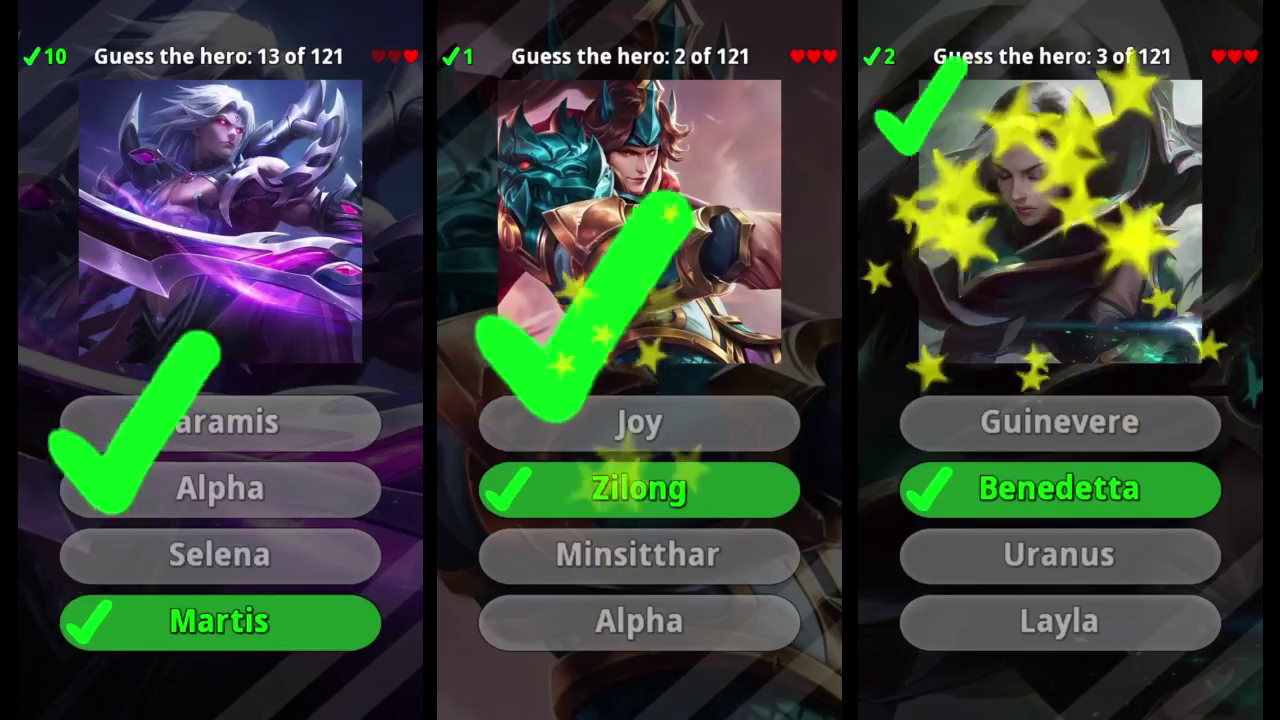Select Alpha in the middle quiz panel
Screen dimensions: 1280x720
tap(640, 622)
